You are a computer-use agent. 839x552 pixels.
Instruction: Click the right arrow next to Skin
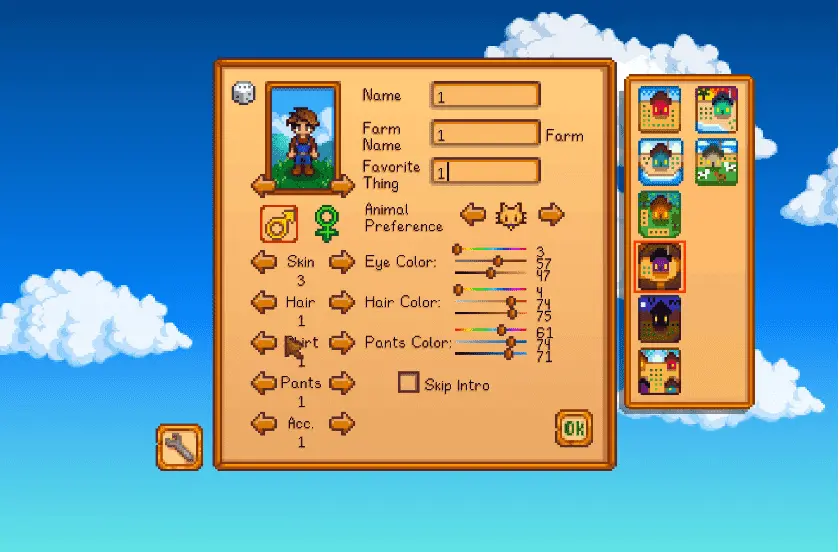(x=342, y=262)
